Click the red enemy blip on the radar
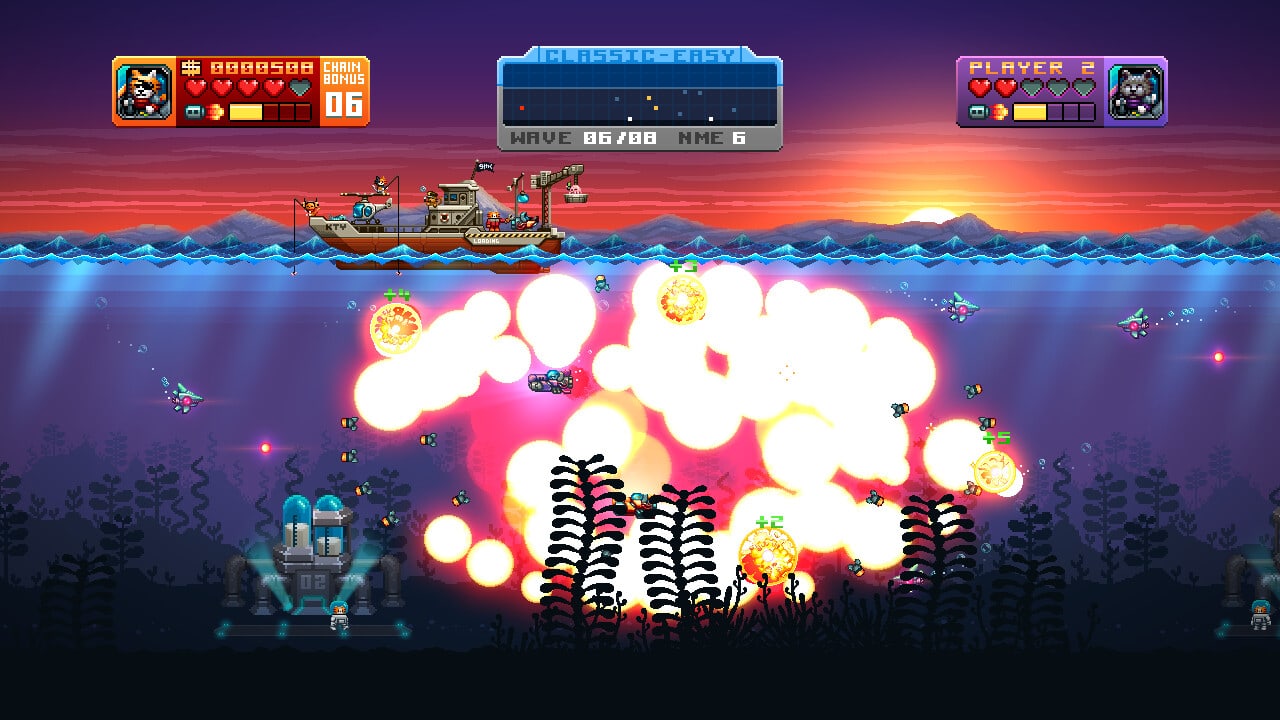This screenshot has height=720, width=1280. pyautogui.click(x=522, y=108)
